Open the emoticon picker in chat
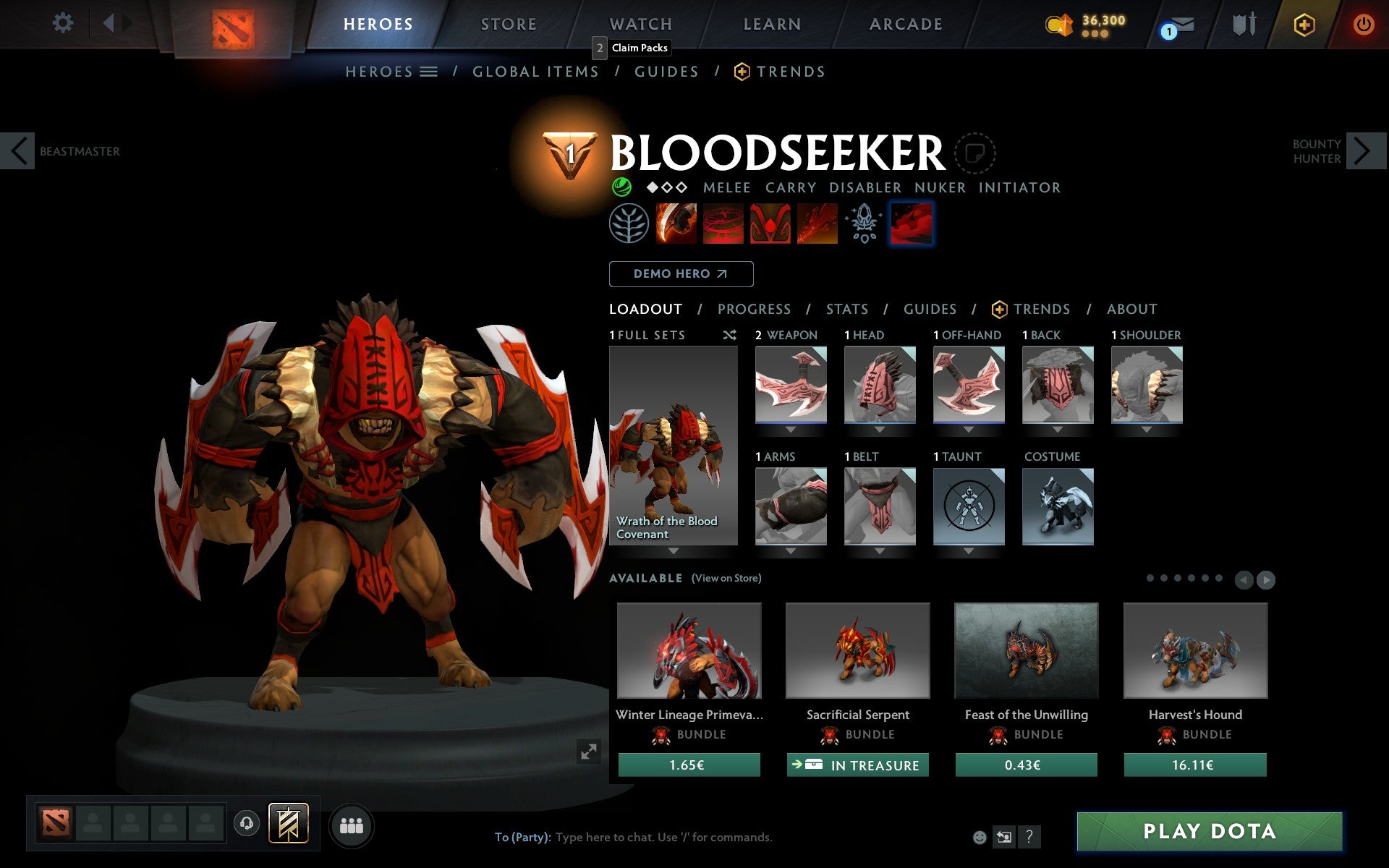 (x=980, y=837)
